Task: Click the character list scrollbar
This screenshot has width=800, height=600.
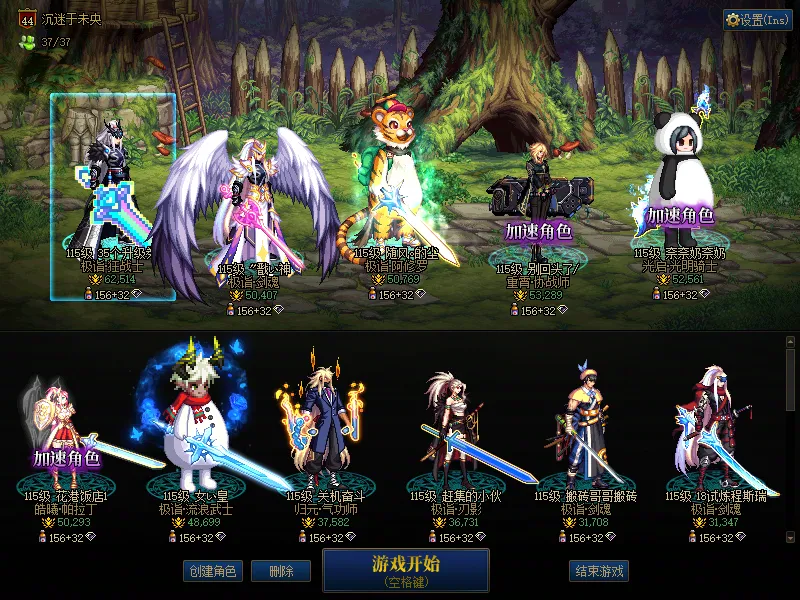Action: click(x=791, y=440)
